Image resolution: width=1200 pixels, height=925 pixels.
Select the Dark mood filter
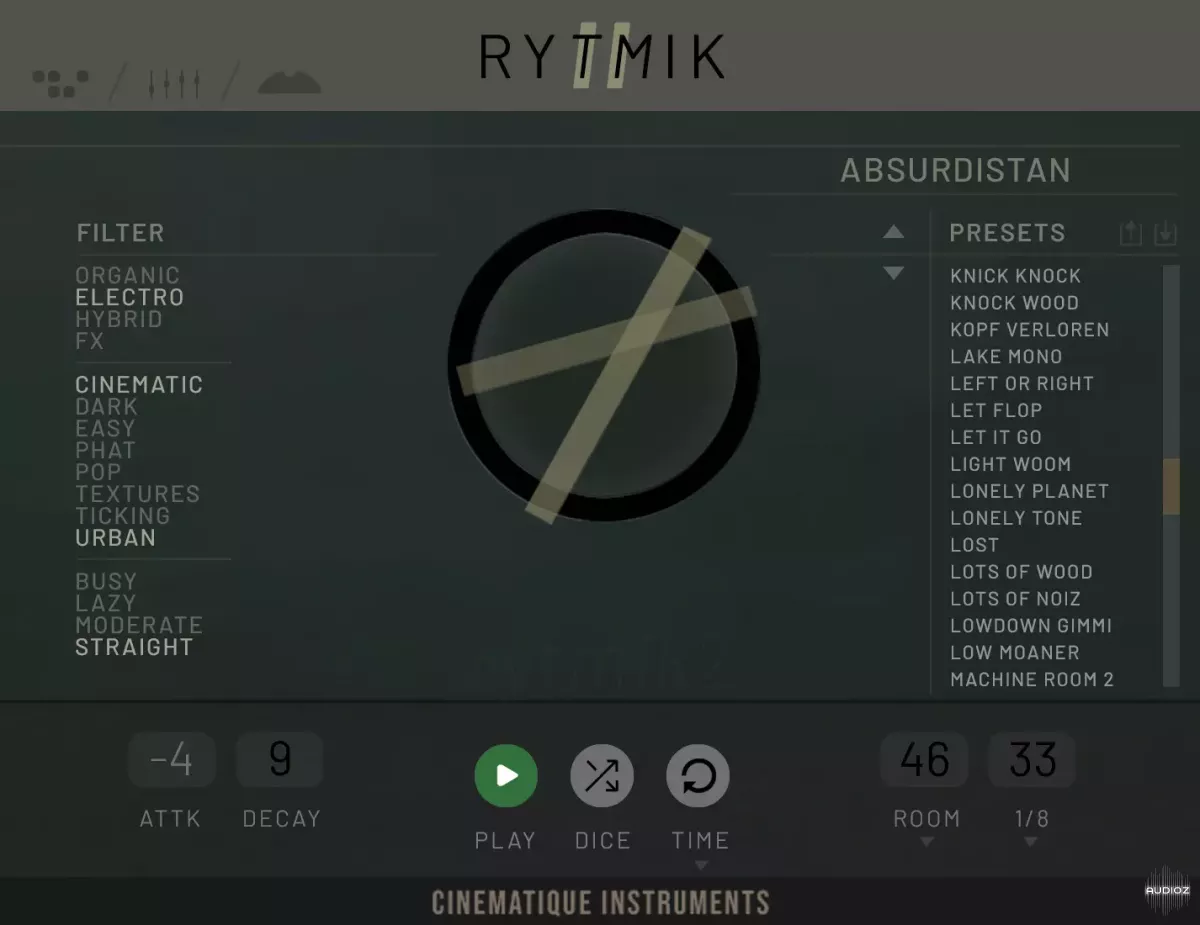coord(107,407)
